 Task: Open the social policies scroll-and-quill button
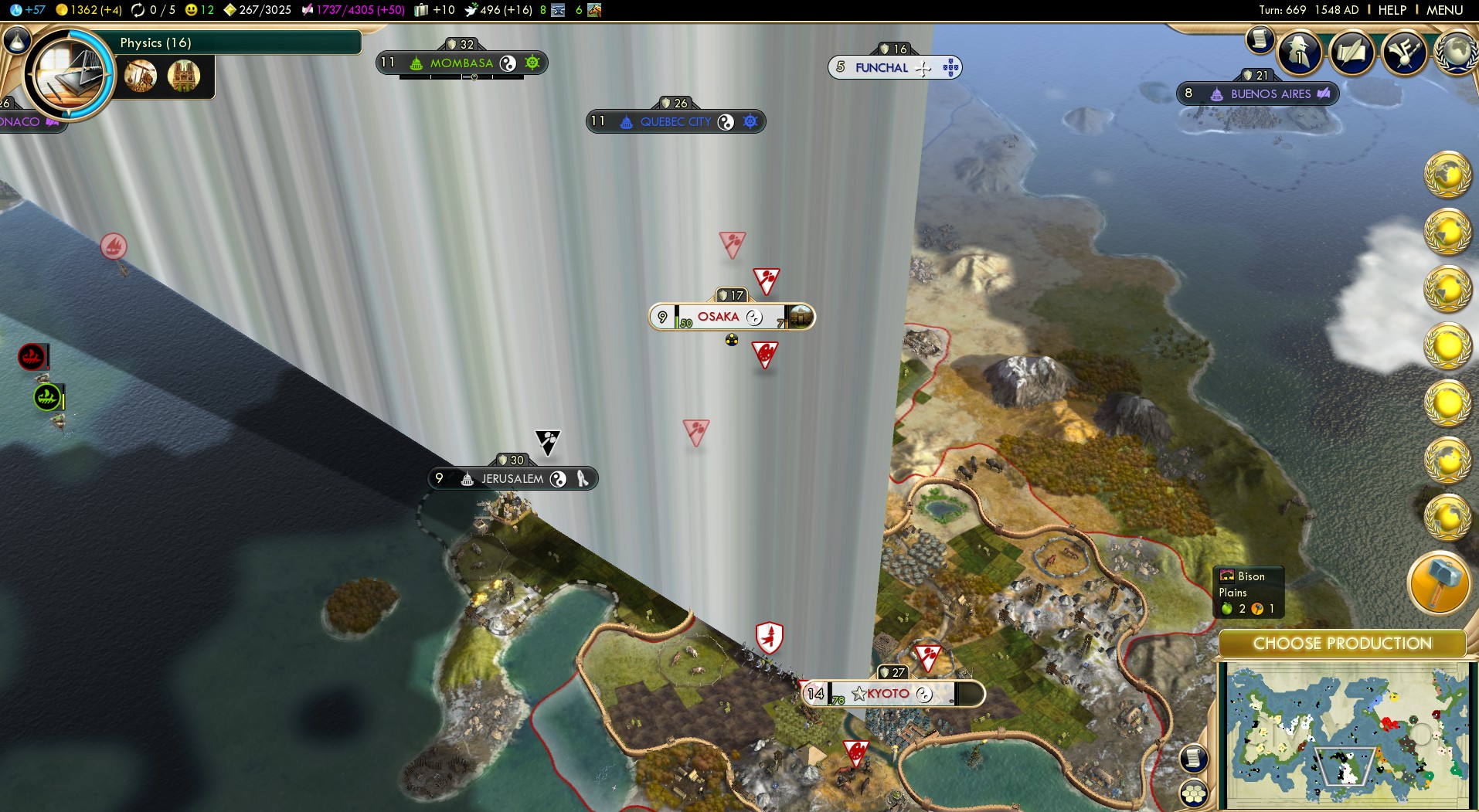[x=1351, y=52]
